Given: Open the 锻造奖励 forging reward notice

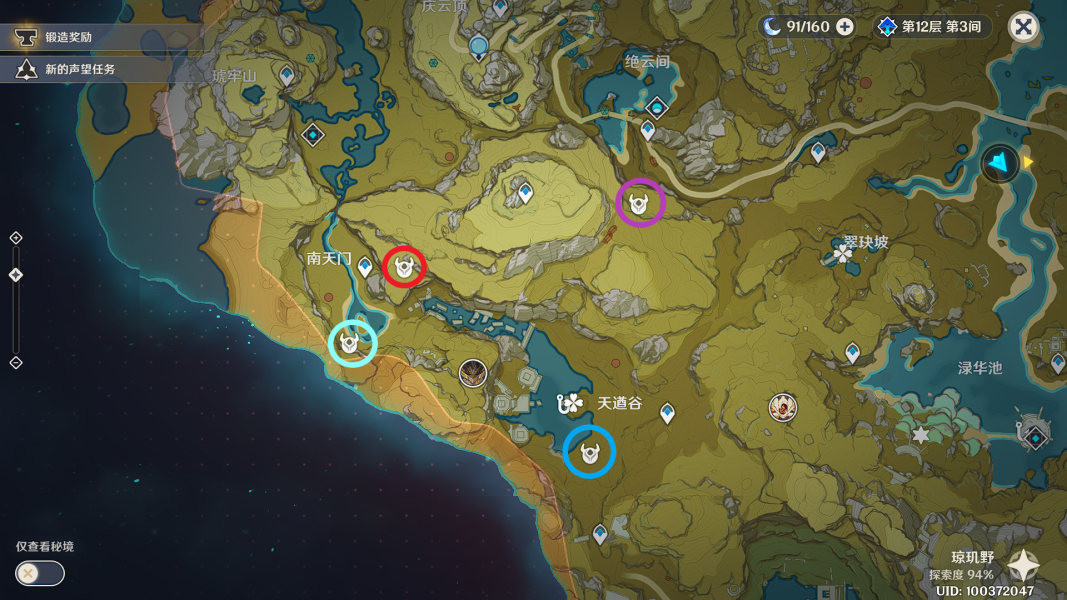Looking at the screenshot, I should click(68, 38).
